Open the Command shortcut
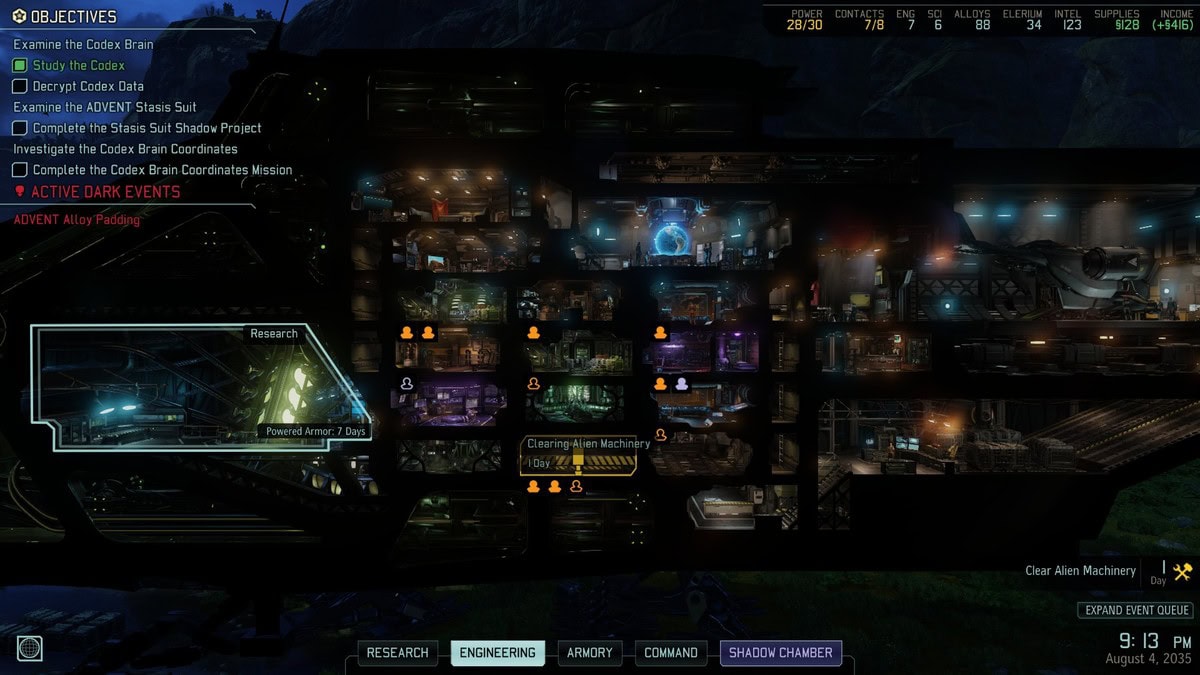The width and height of the screenshot is (1200, 675). point(671,653)
